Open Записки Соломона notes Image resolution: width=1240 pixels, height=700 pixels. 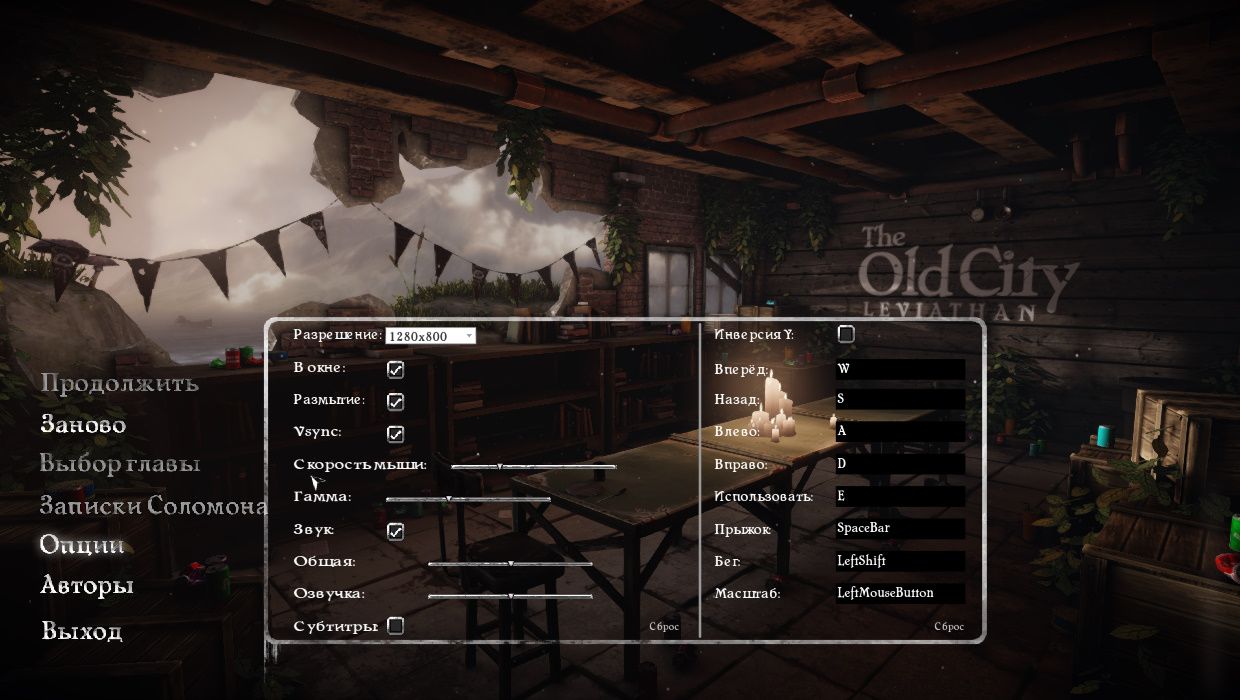tap(153, 505)
